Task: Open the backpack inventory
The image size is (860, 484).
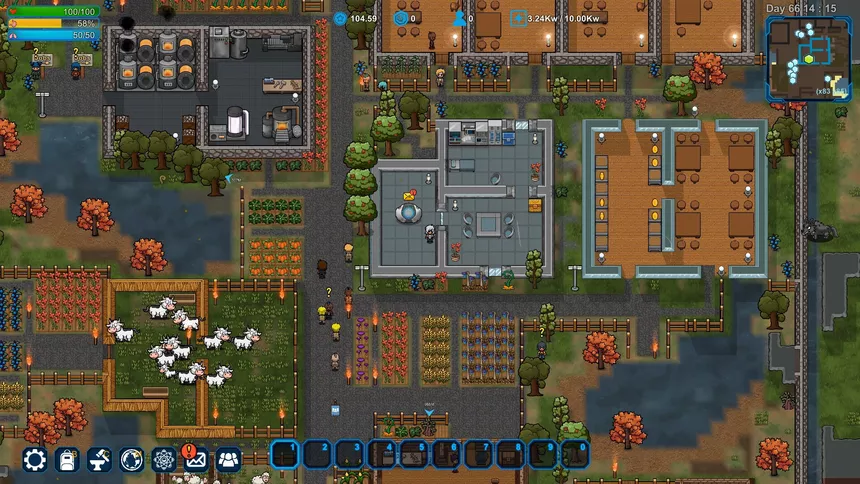Action: click(x=68, y=459)
